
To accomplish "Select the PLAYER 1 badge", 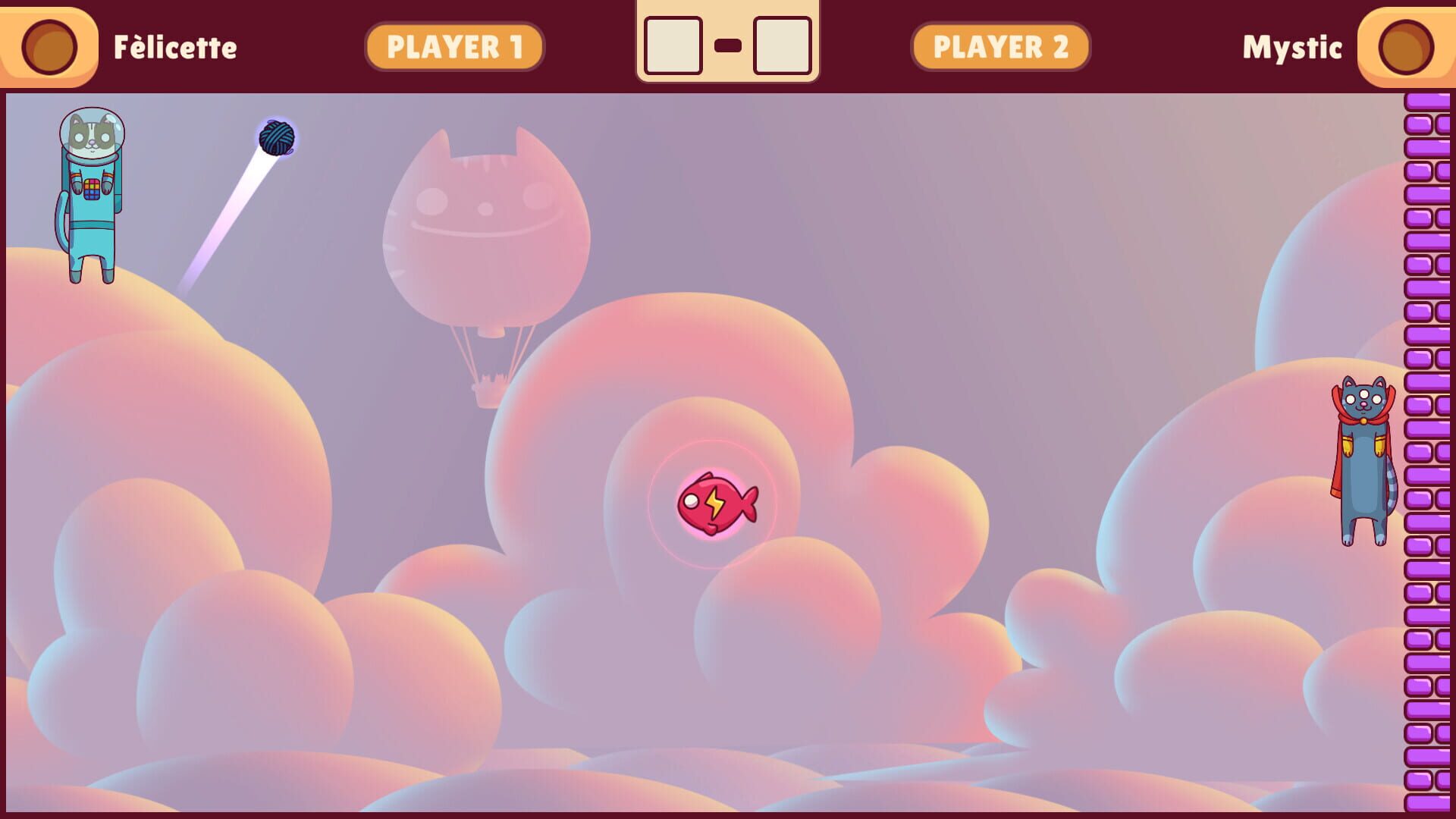I will click(x=455, y=45).
